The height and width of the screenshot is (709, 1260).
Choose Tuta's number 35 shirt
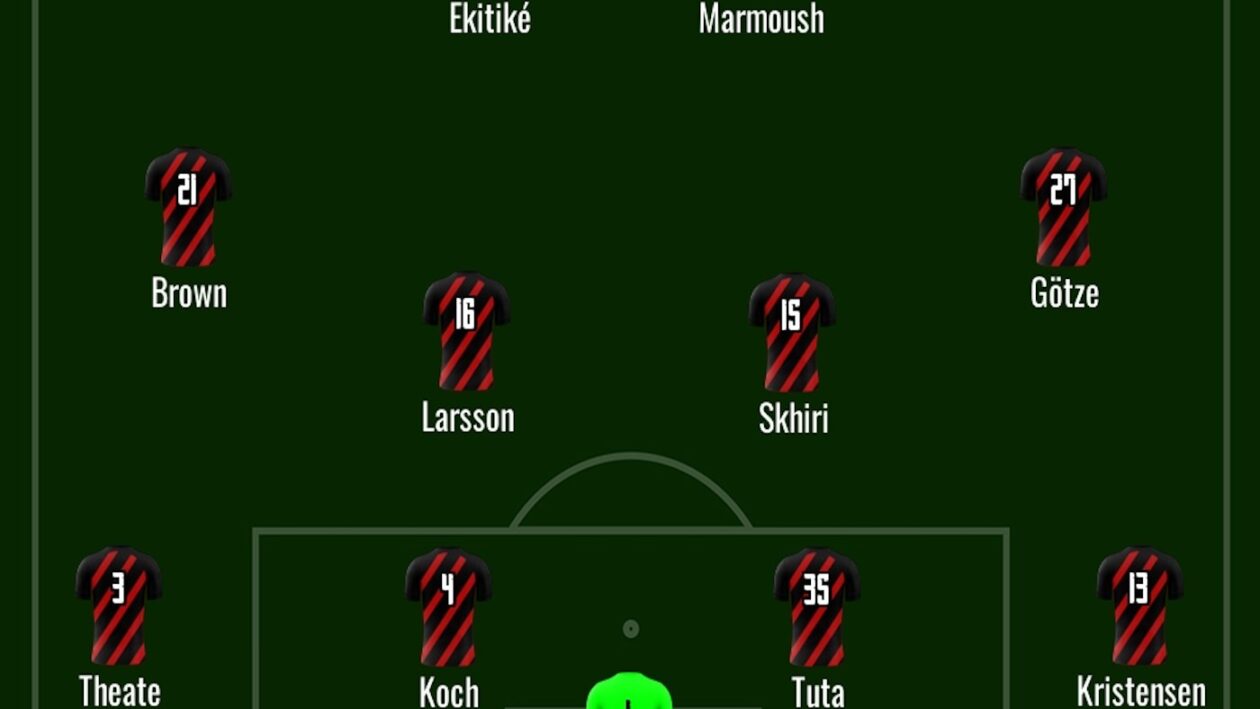[x=817, y=605]
